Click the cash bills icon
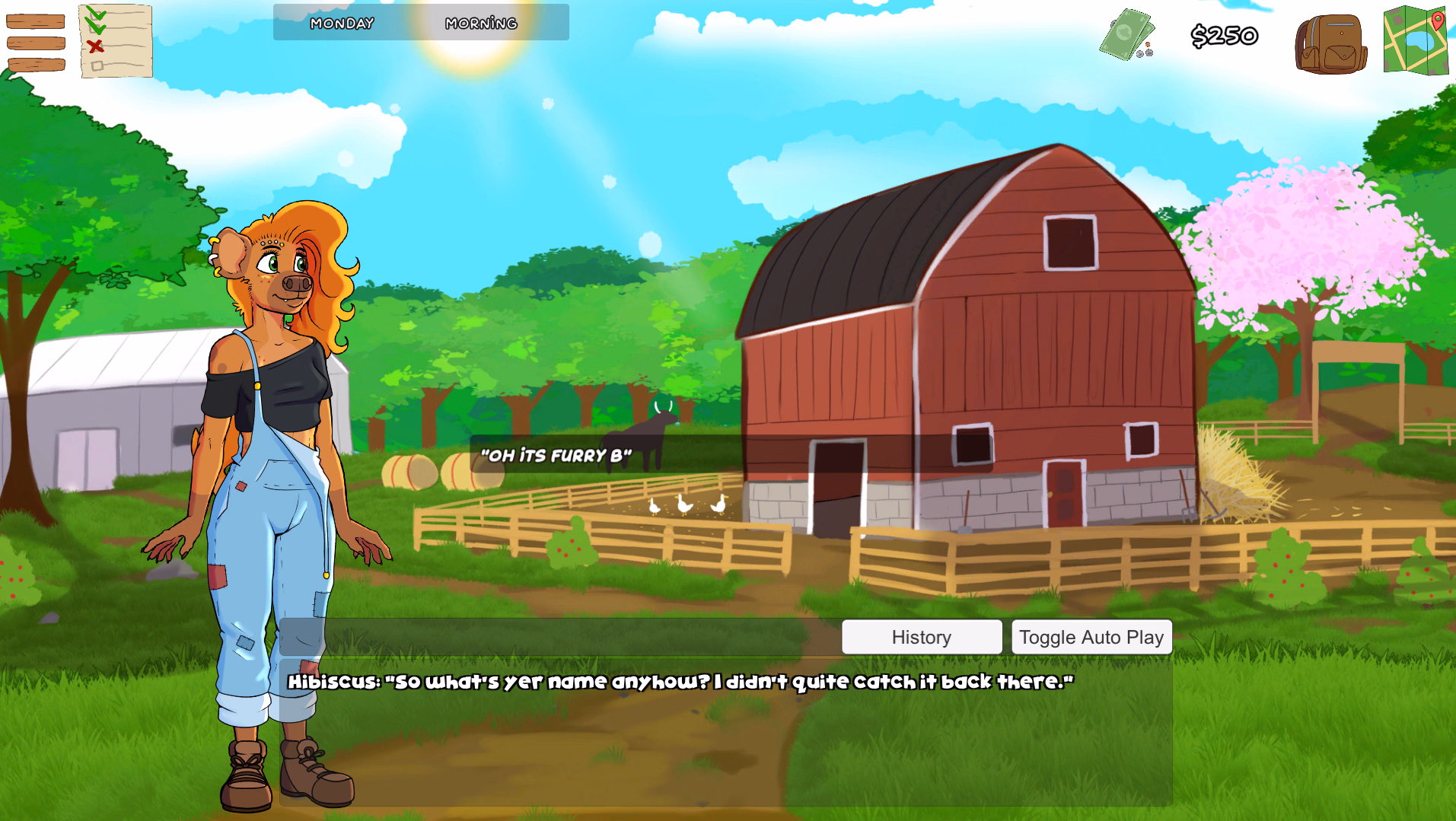This screenshot has width=1456, height=821. (1126, 32)
